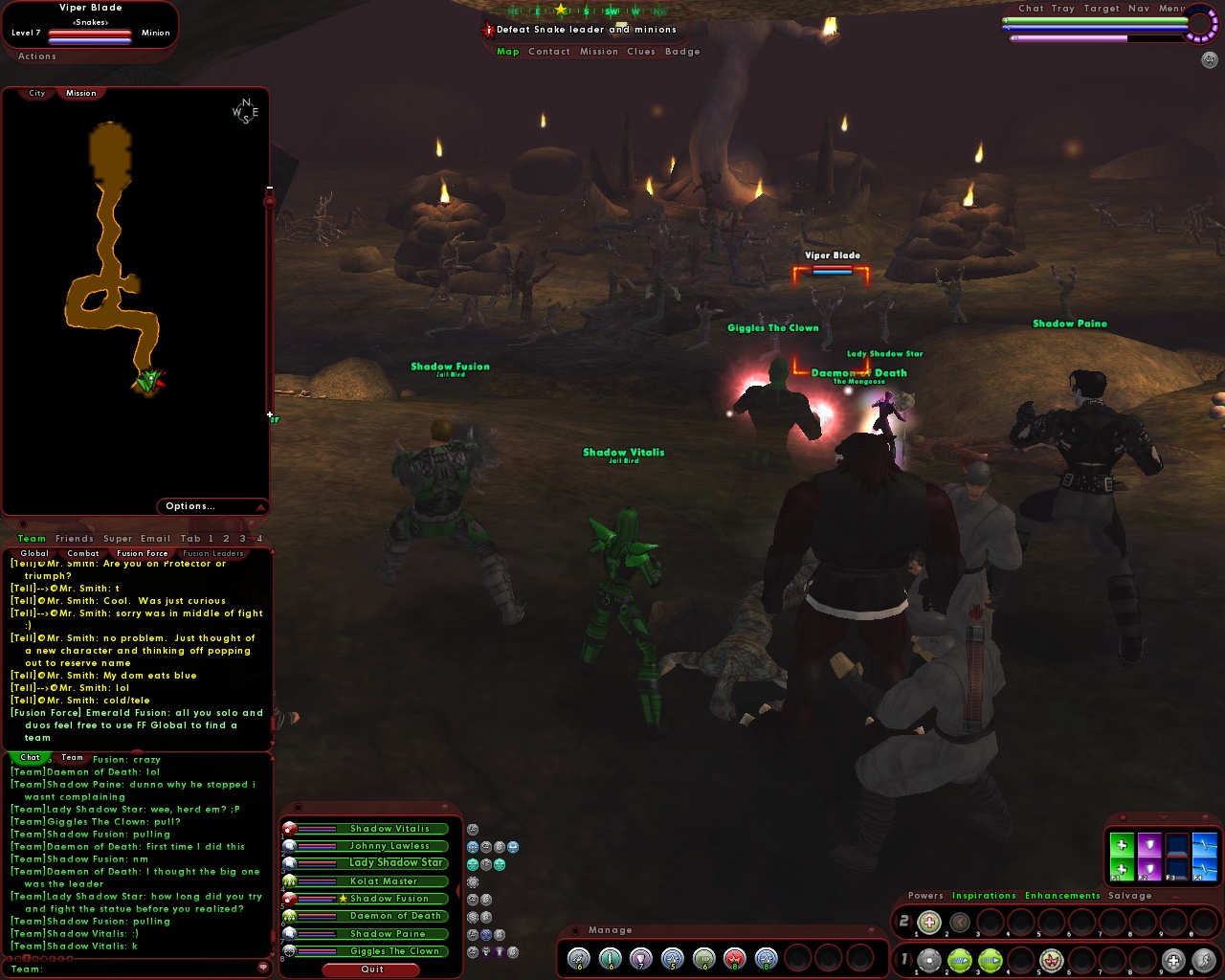Open the Enhancements tab above the trays

click(1062, 895)
